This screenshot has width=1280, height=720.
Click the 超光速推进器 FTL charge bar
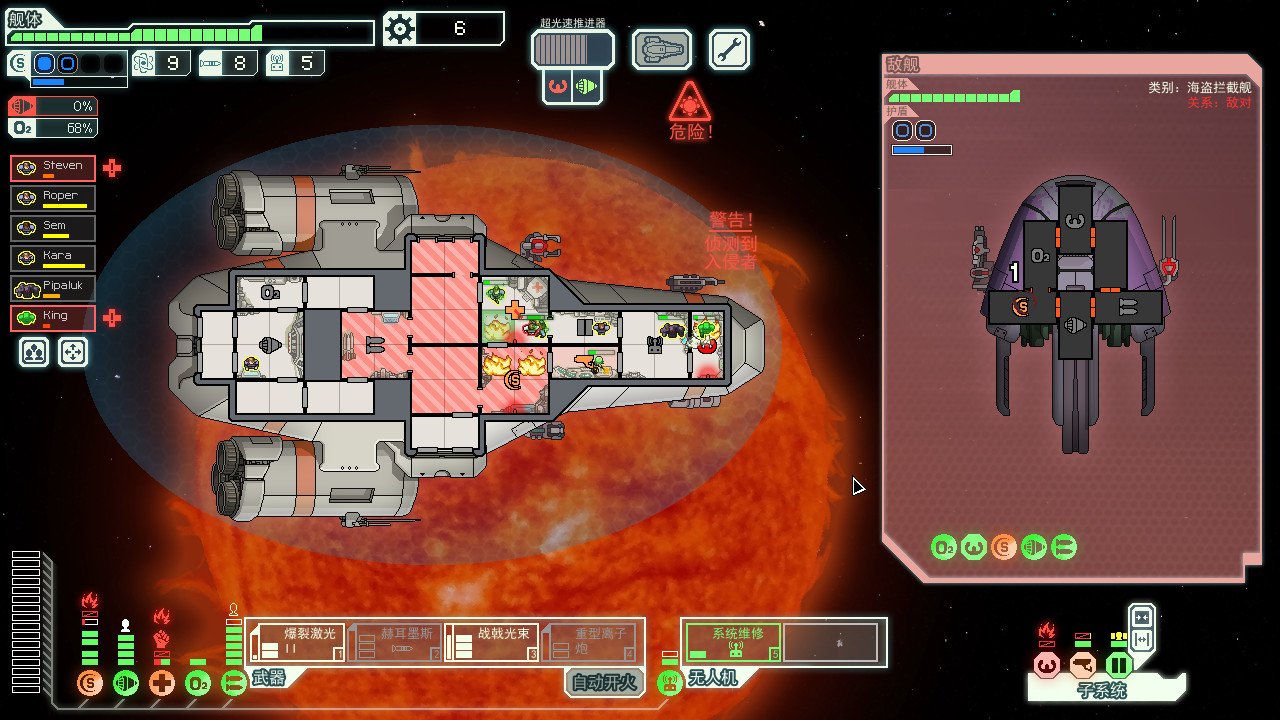coord(572,48)
